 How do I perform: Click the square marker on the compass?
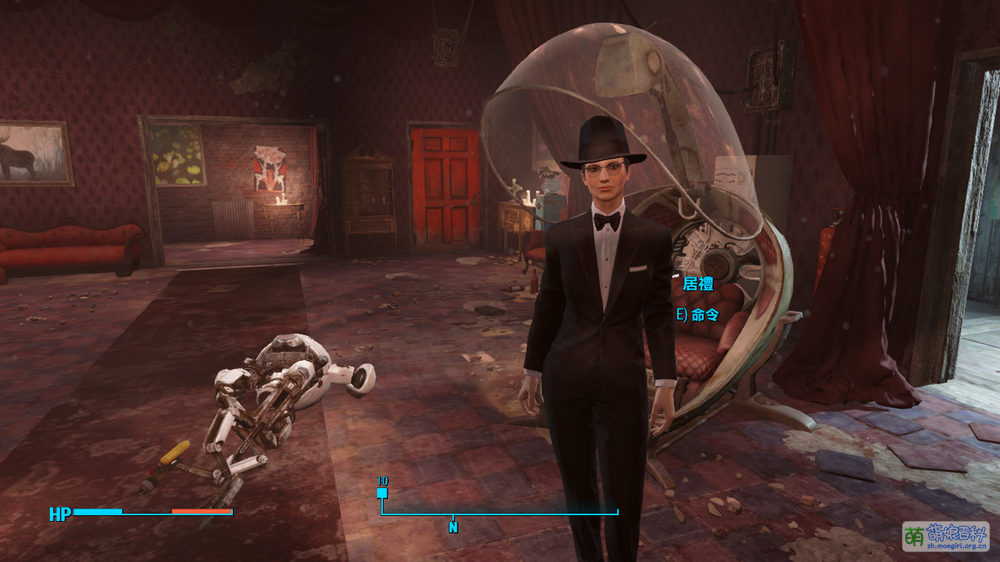click(382, 493)
